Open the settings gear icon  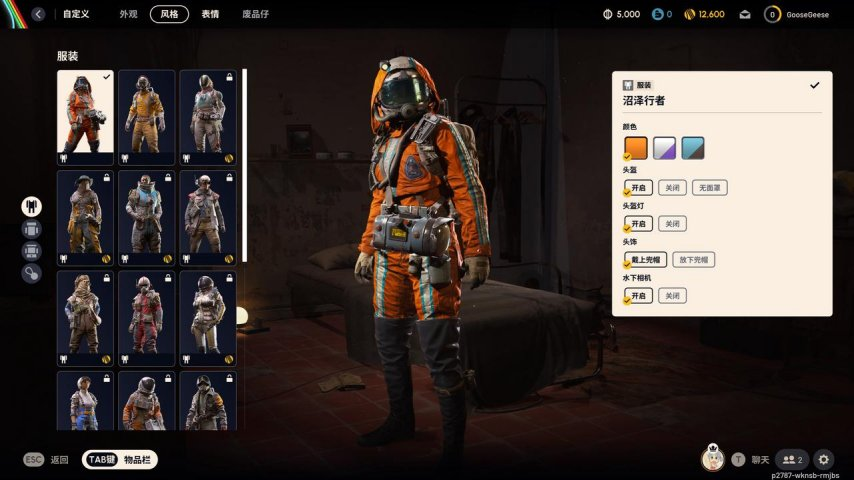823,459
